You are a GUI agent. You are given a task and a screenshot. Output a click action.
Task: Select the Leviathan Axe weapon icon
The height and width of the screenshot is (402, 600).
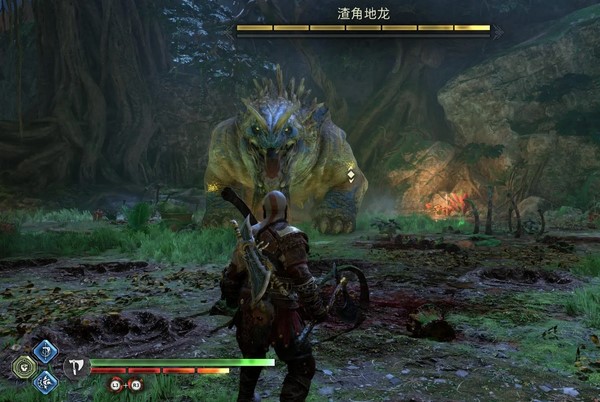tap(76, 367)
